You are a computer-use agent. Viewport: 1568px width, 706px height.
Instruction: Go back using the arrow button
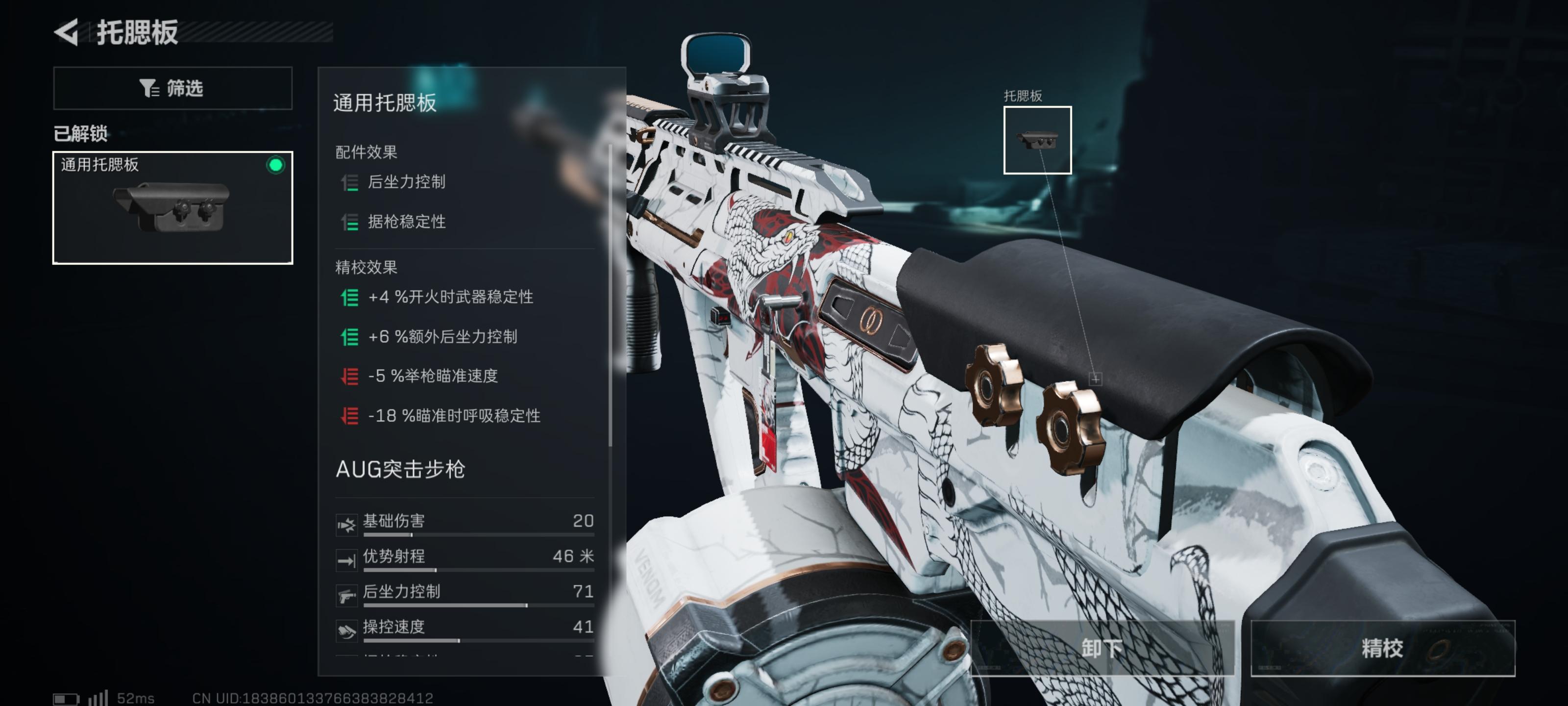tap(67, 32)
